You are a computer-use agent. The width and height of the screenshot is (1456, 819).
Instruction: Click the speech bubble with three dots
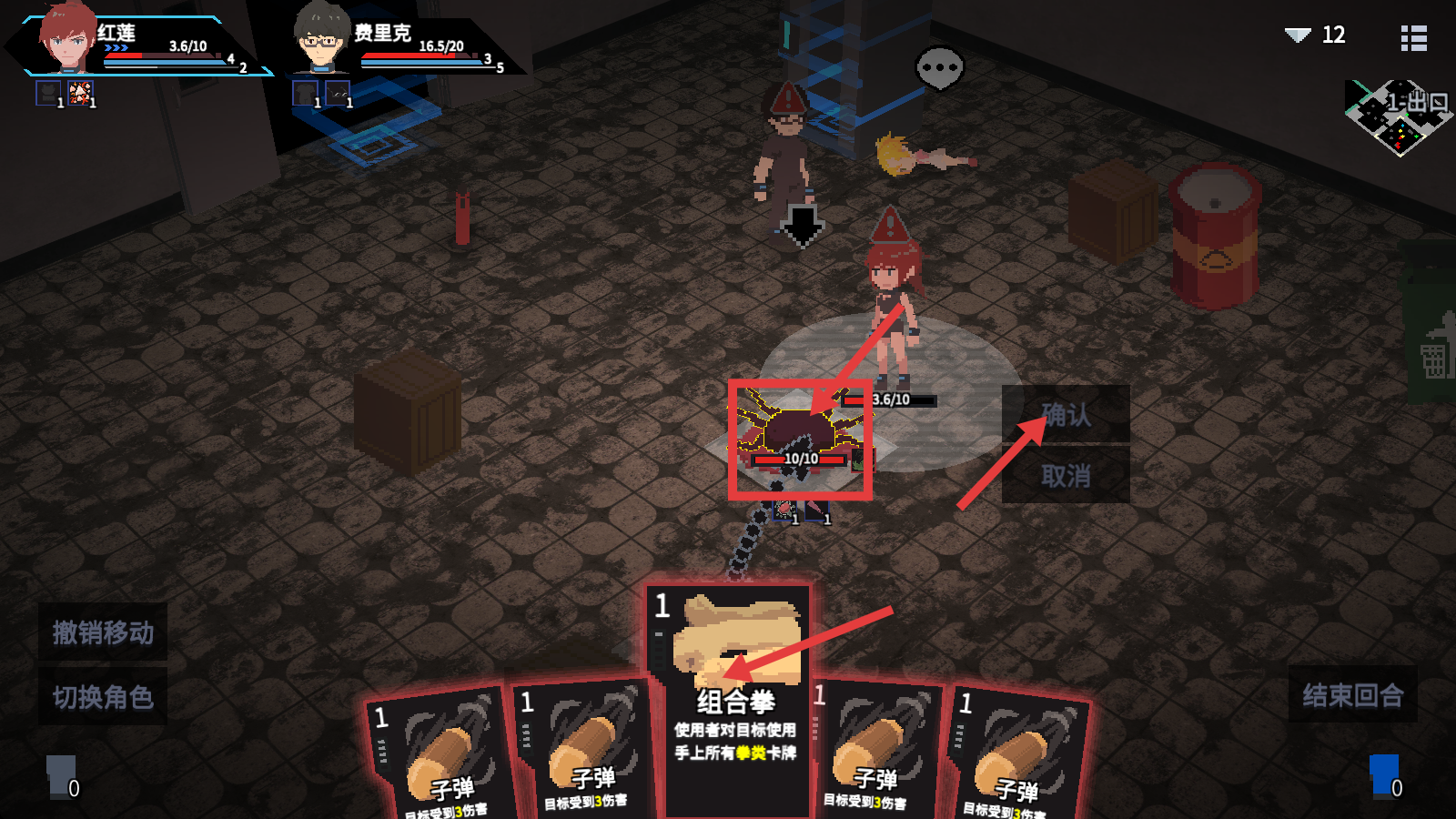coord(939,68)
